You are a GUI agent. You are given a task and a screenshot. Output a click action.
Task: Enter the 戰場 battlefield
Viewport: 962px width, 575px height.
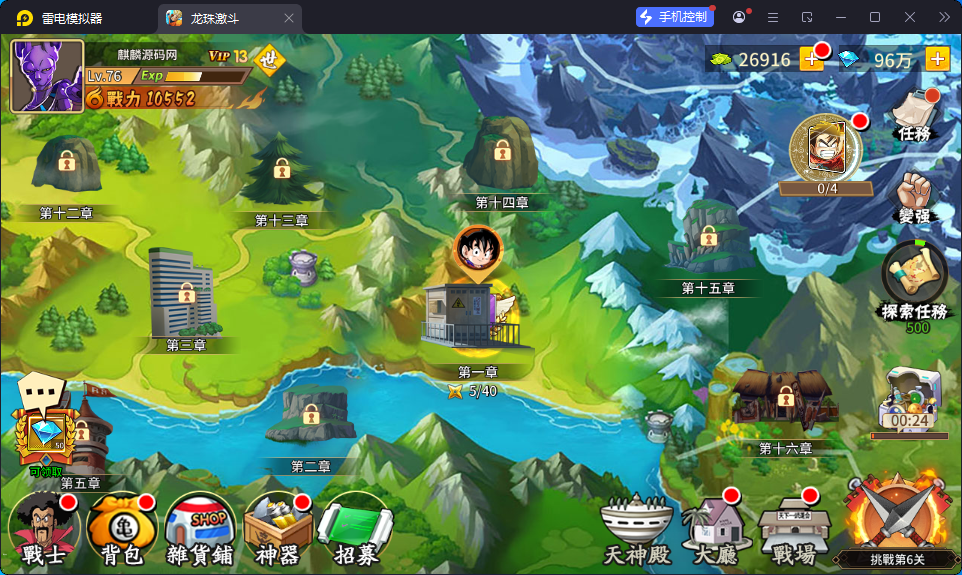tap(795, 530)
